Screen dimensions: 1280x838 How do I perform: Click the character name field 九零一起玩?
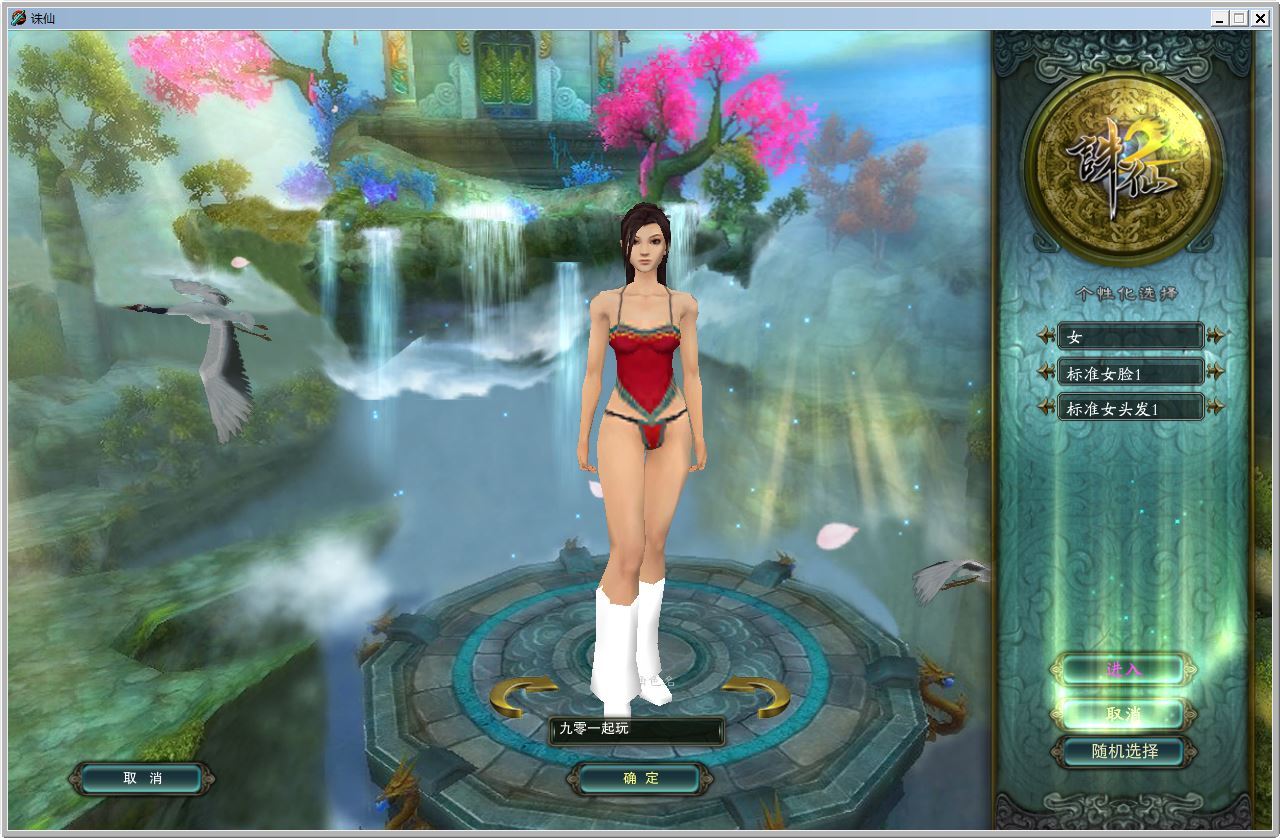pyautogui.click(x=637, y=730)
